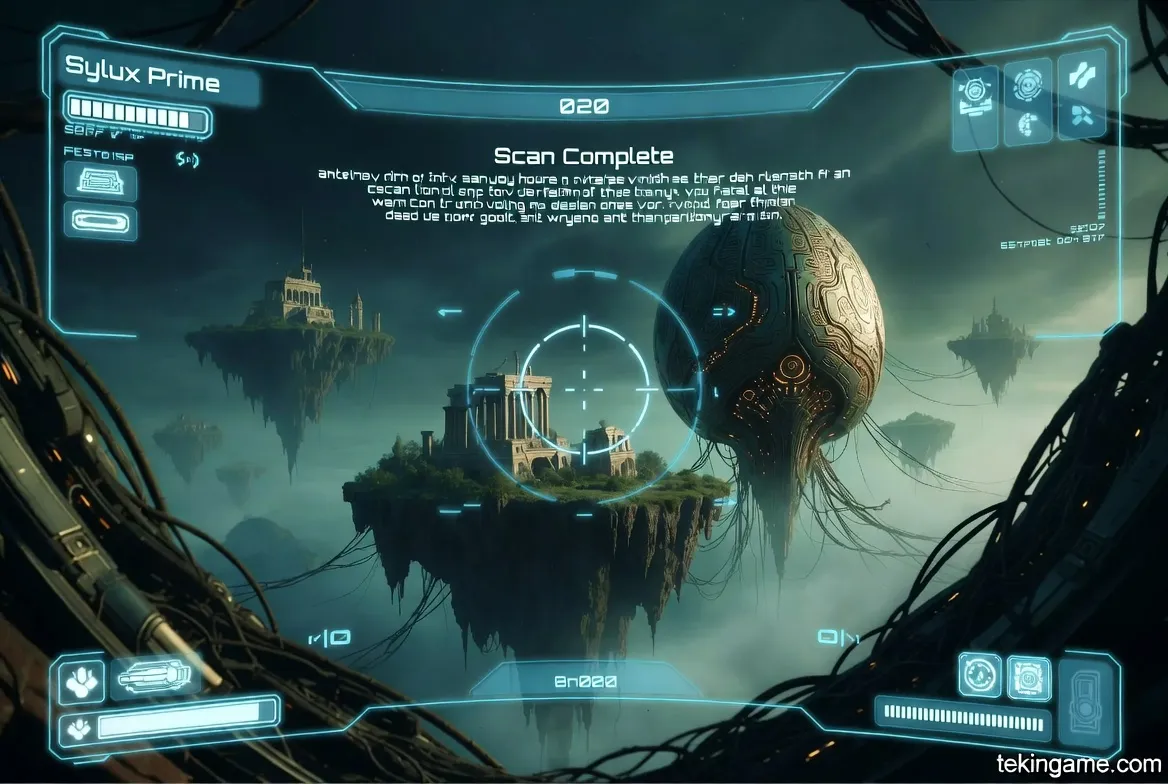Select the square chip icon beside the dial
The width and height of the screenshot is (1168, 784).
tap(1027, 677)
